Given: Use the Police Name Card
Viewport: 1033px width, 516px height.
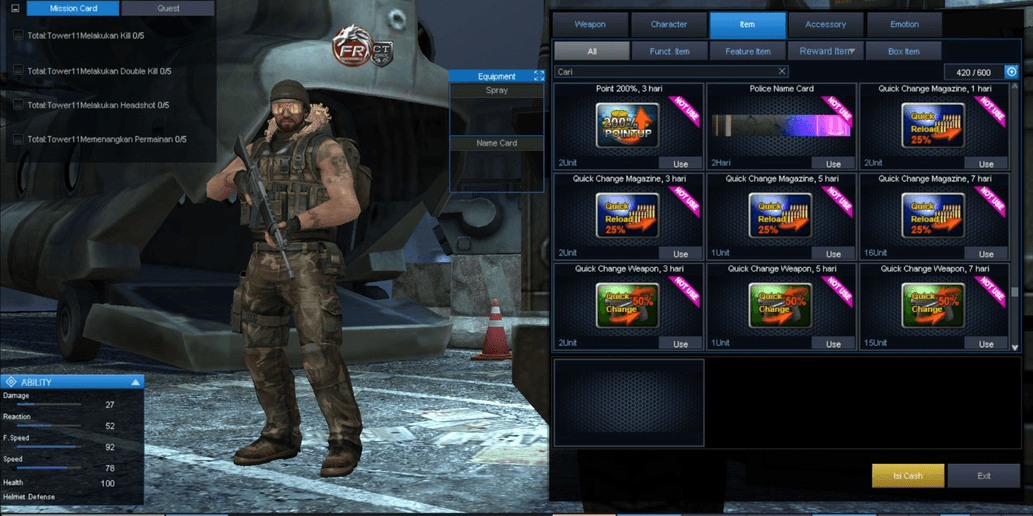Looking at the screenshot, I should pyautogui.click(x=833, y=164).
